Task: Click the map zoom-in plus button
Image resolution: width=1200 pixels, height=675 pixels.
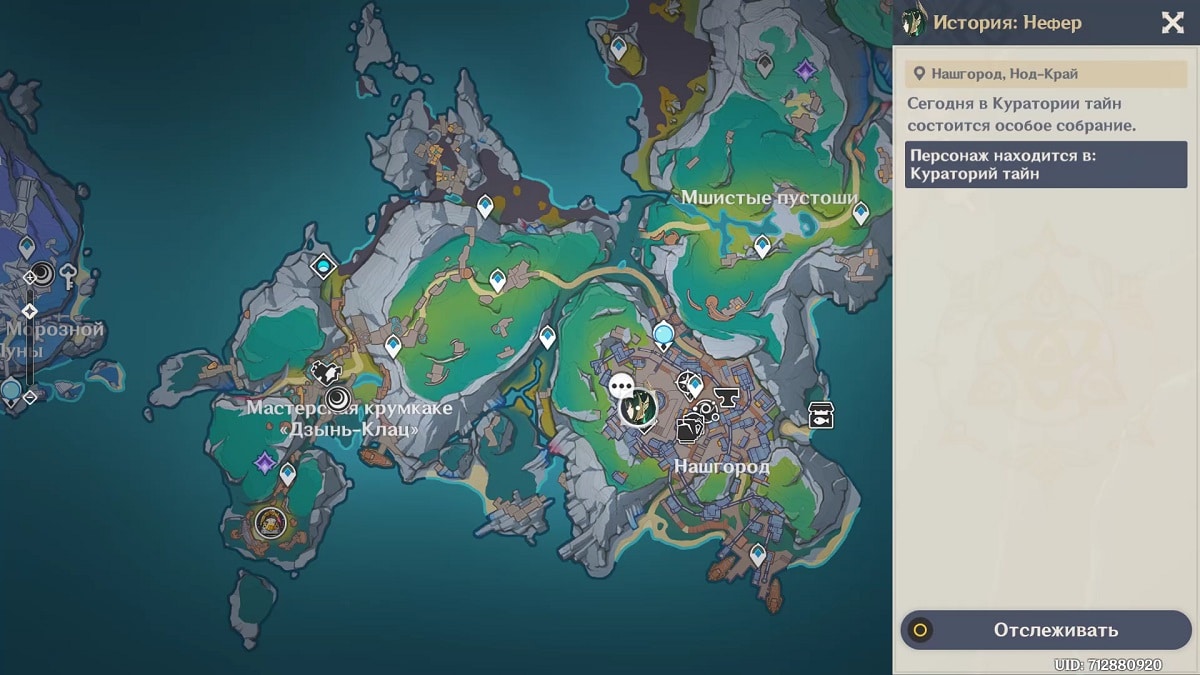Action: click(x=29, y=311)
